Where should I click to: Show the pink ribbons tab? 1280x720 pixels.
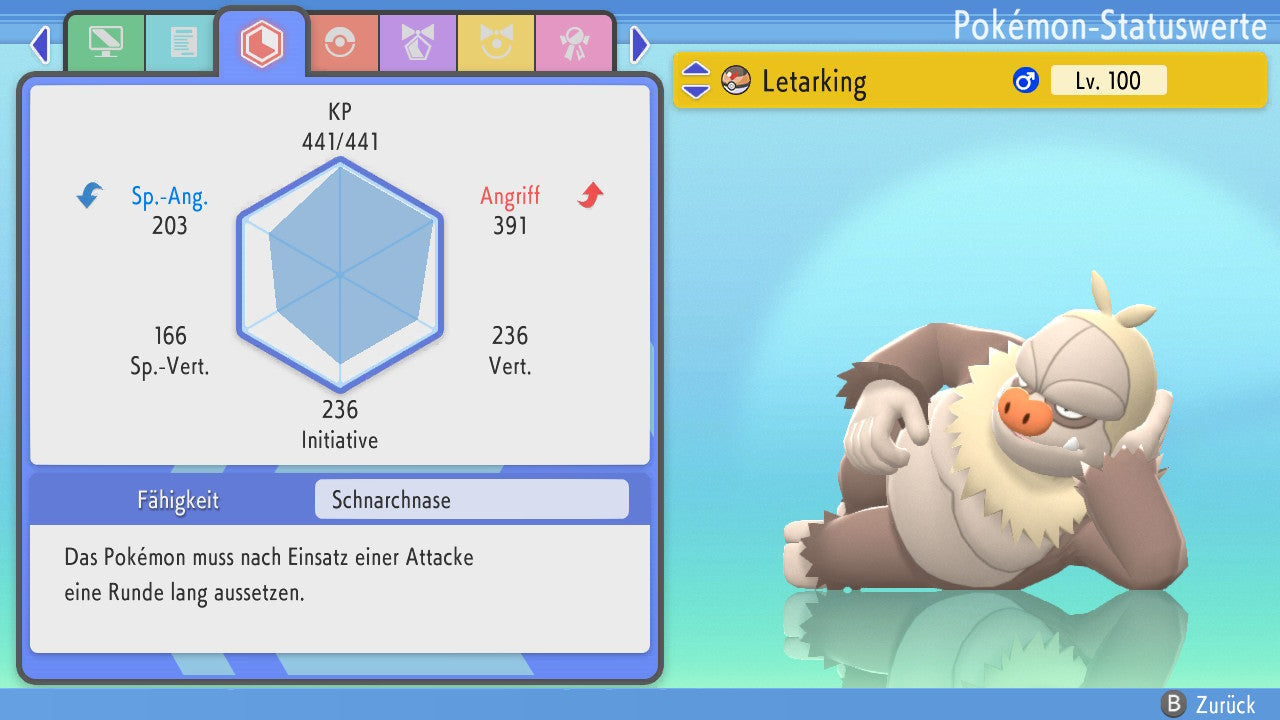[x=573, y=43]
